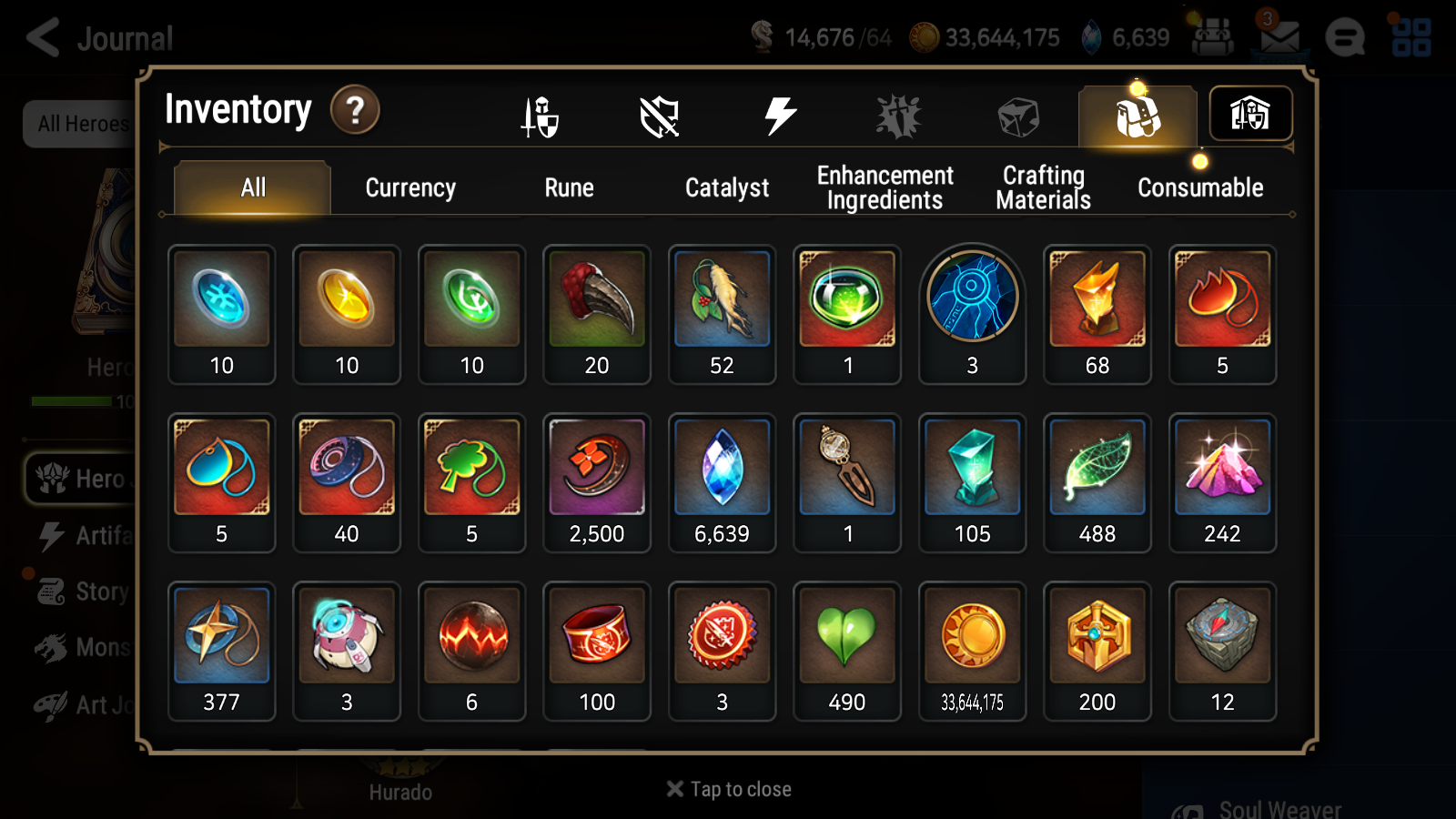Pick the blue crystal slot with 6,639
Viewport: 1456px width, 819px height.
(x=722, y=482)
